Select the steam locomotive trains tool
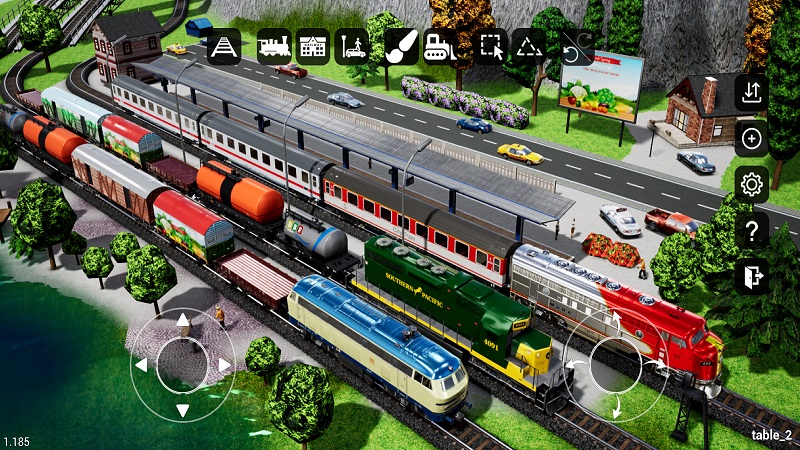 point(274,46)
